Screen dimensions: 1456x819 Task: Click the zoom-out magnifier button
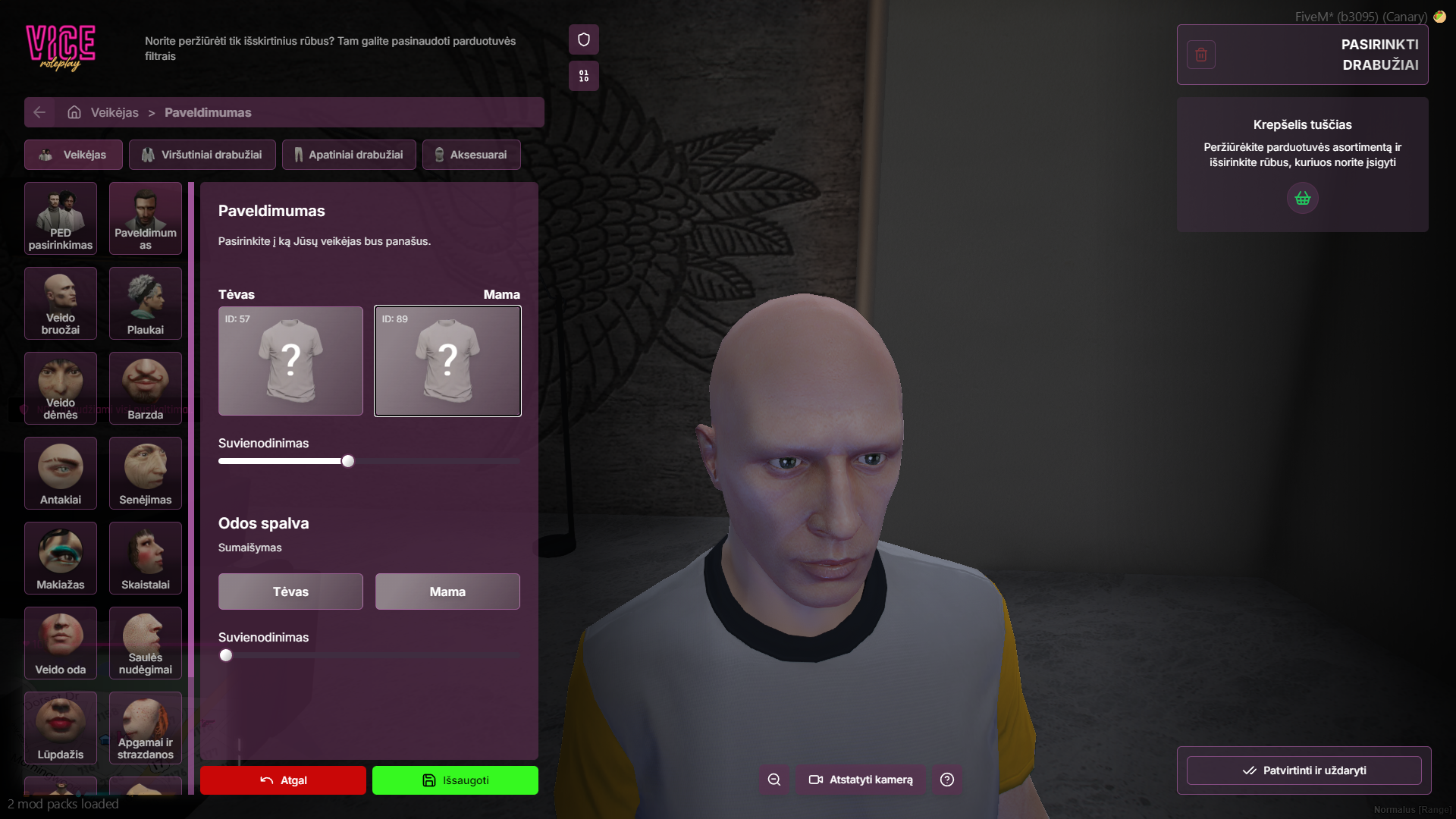point(774,780)
